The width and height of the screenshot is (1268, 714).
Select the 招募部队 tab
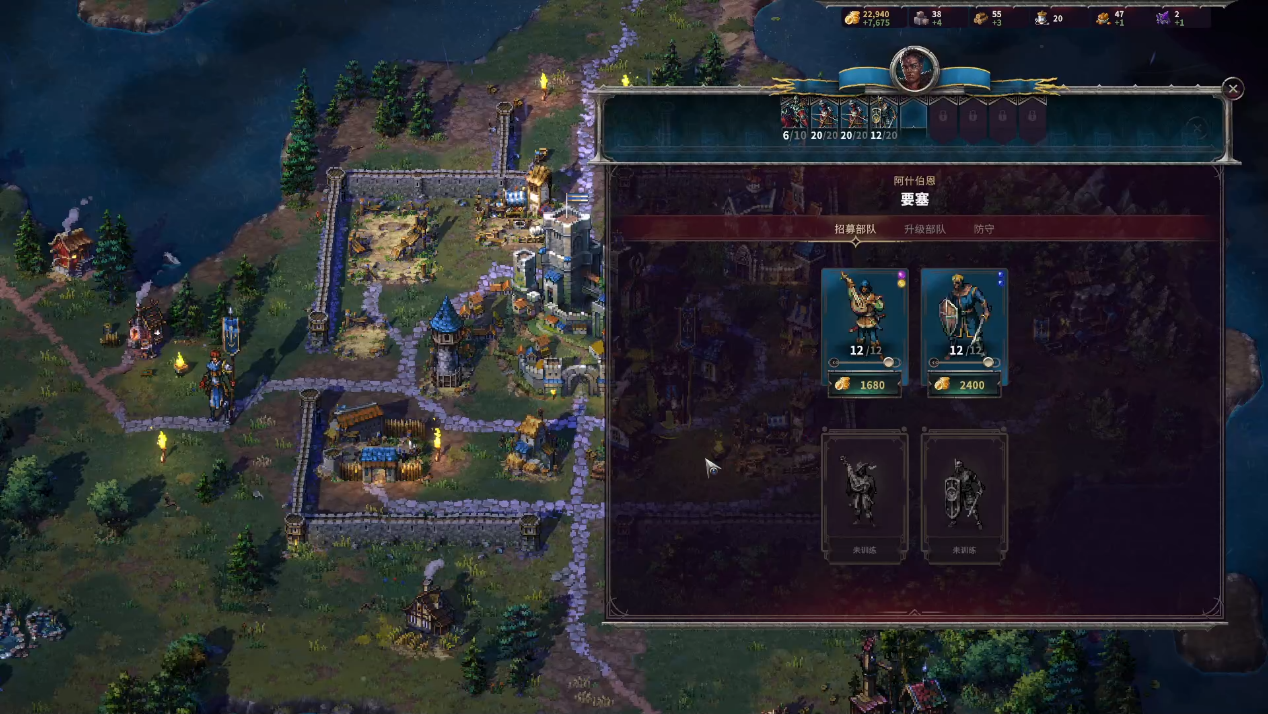855,229
